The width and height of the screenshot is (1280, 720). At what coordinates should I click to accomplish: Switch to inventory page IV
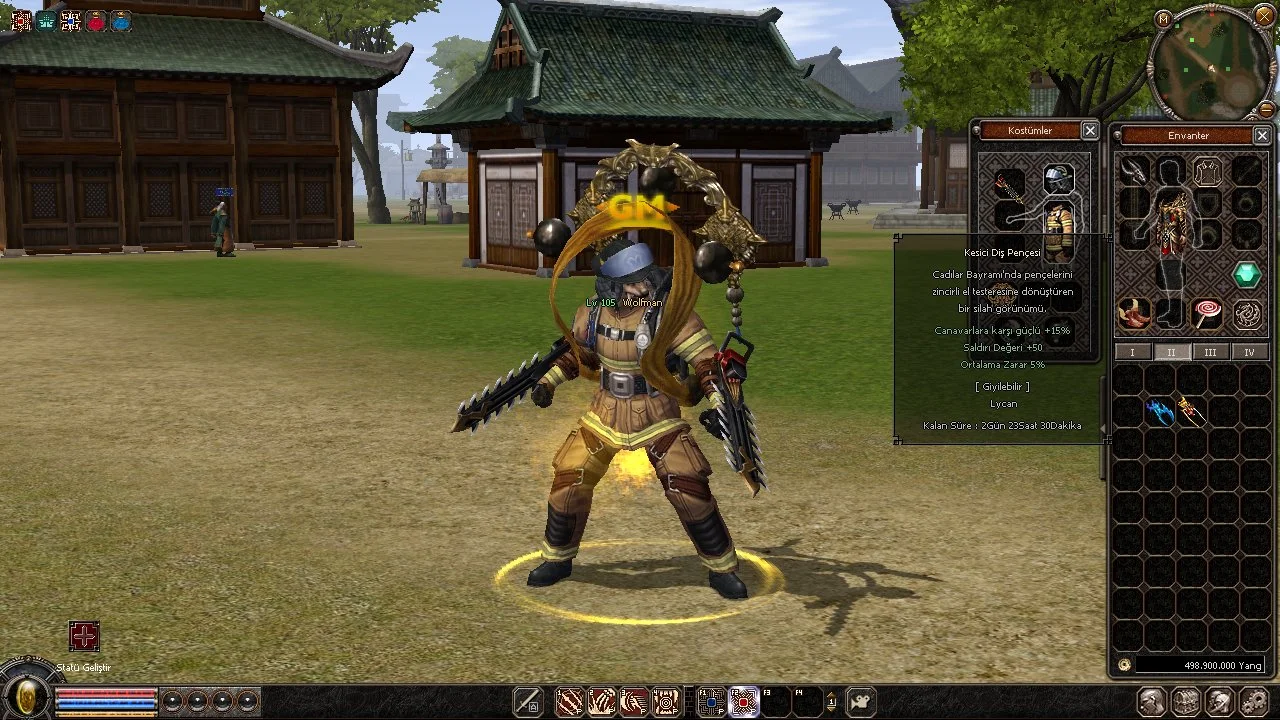1249,352
